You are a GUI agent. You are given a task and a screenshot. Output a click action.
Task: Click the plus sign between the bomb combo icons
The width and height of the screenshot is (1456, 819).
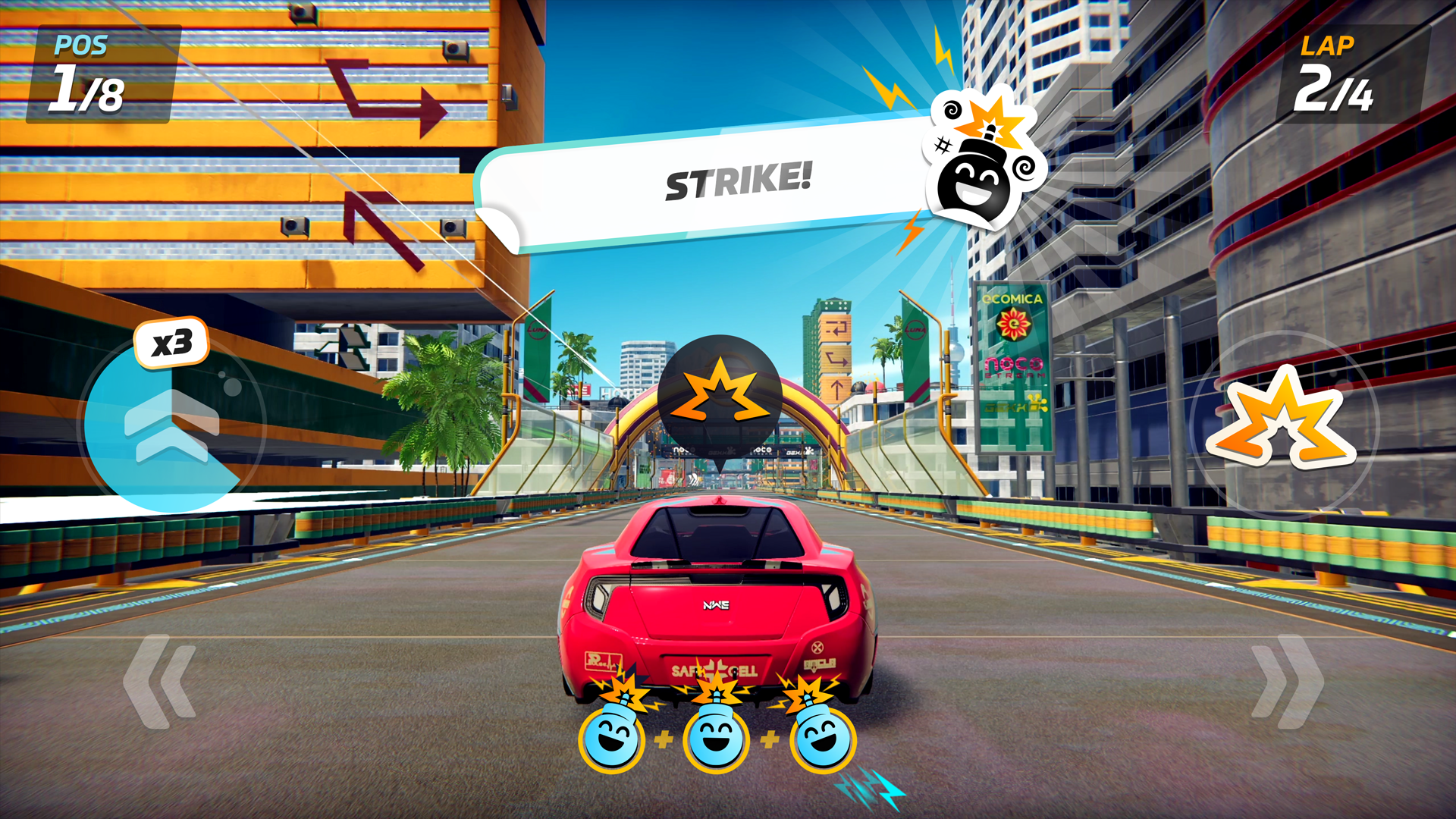(x=664, y=739)
